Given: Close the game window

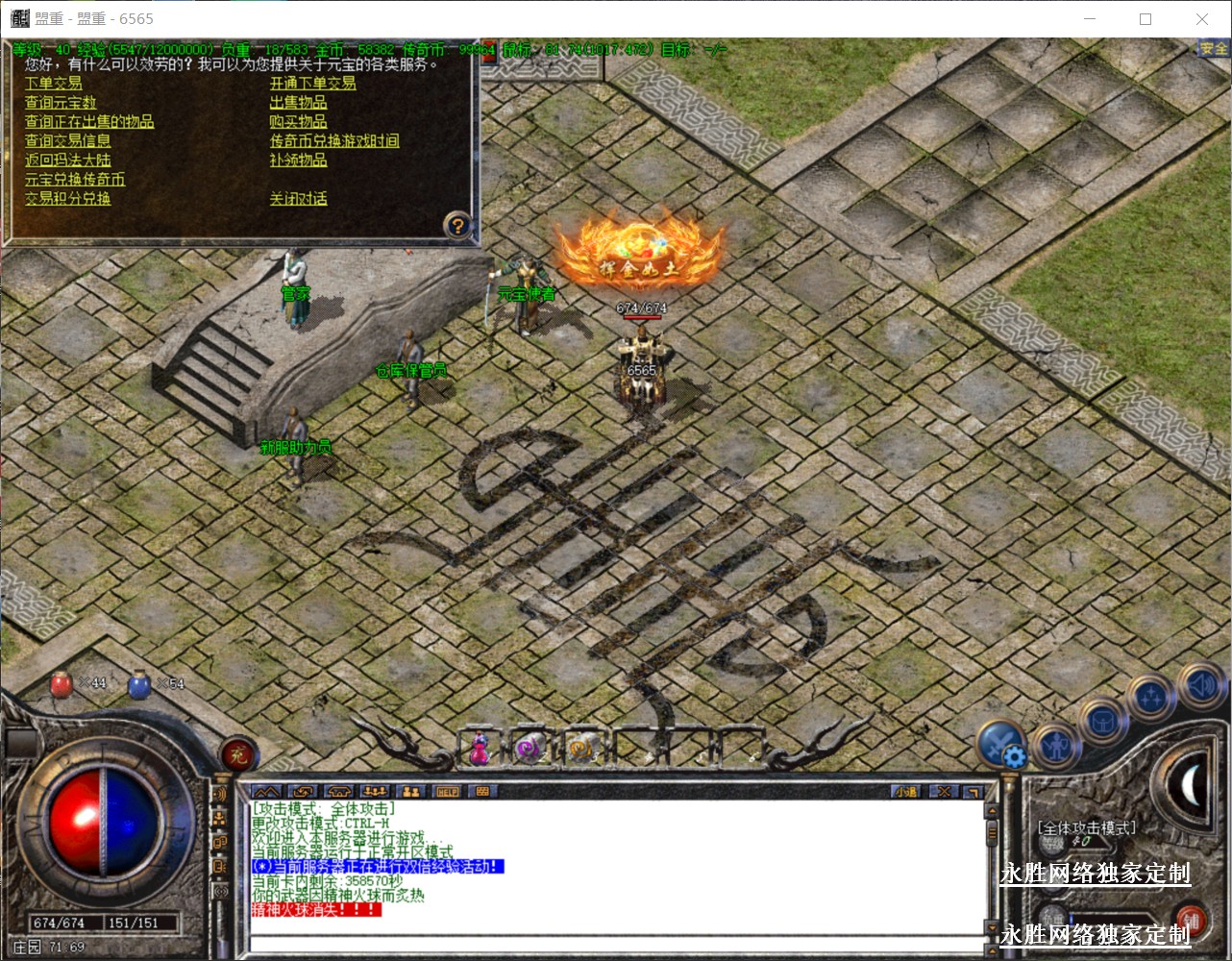Looking at the screenshot, I should pos(1201,19).
